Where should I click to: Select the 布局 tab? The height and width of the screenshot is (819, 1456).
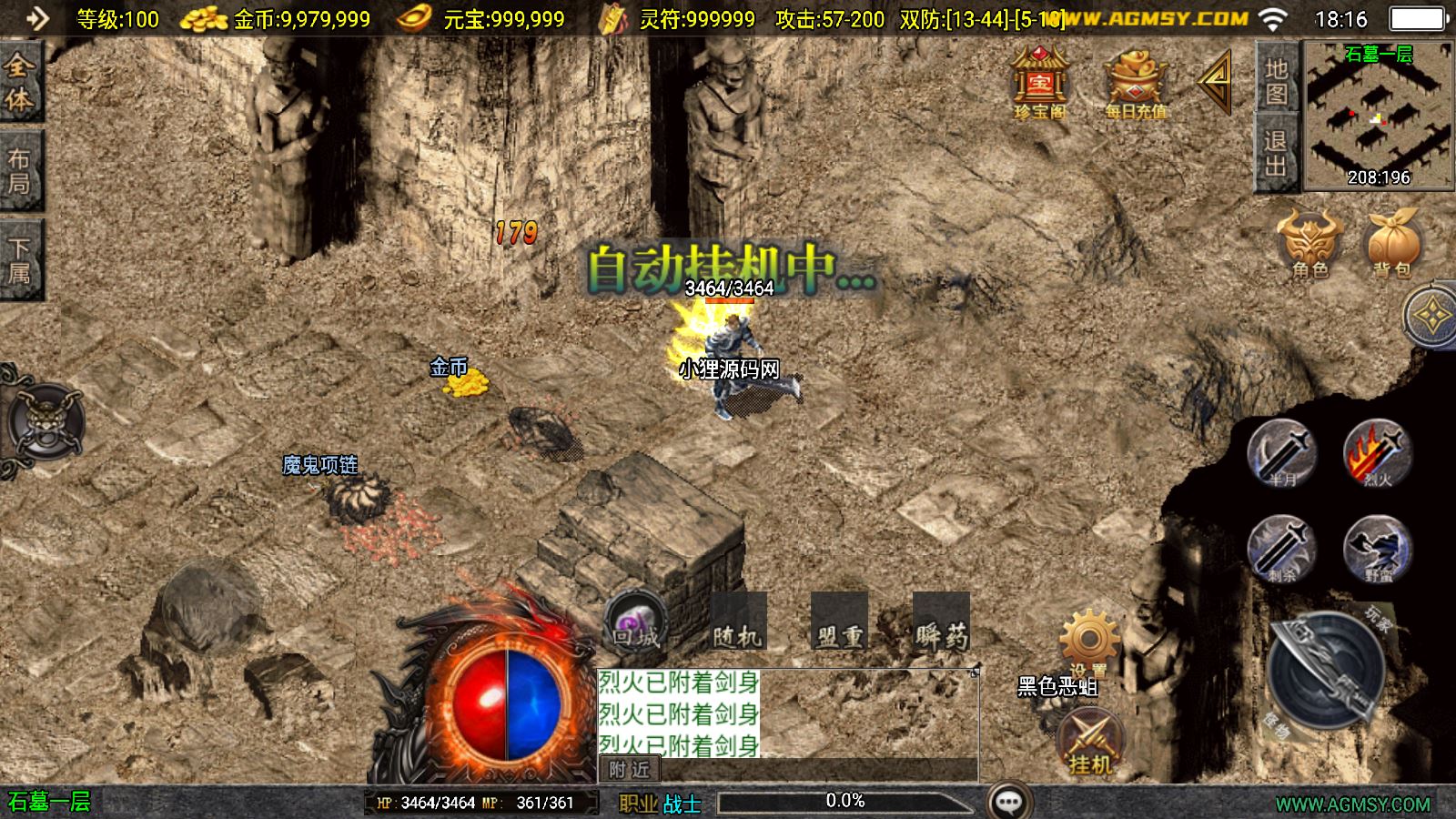pyautogui.click(x=20, y=171)
